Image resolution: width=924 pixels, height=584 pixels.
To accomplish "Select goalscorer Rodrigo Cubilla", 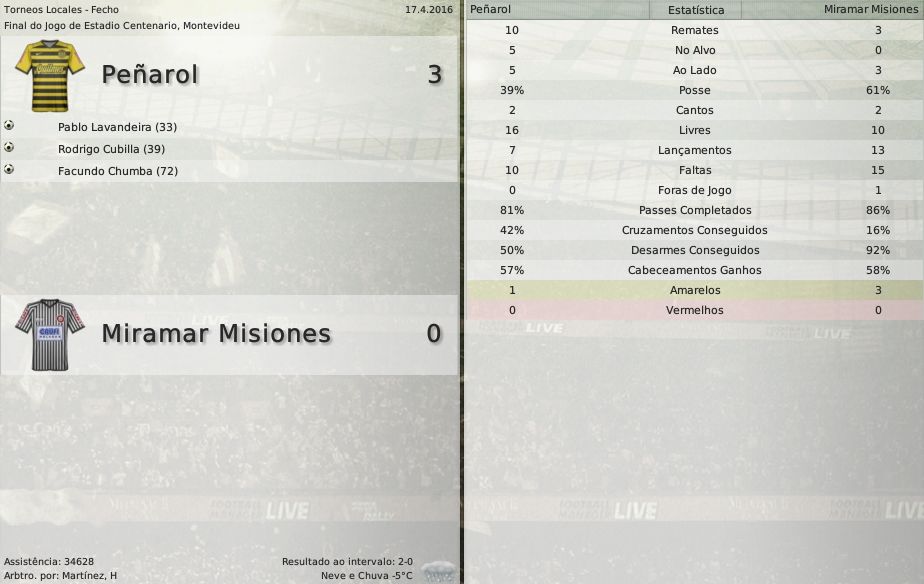I will (x=111, y=149).
